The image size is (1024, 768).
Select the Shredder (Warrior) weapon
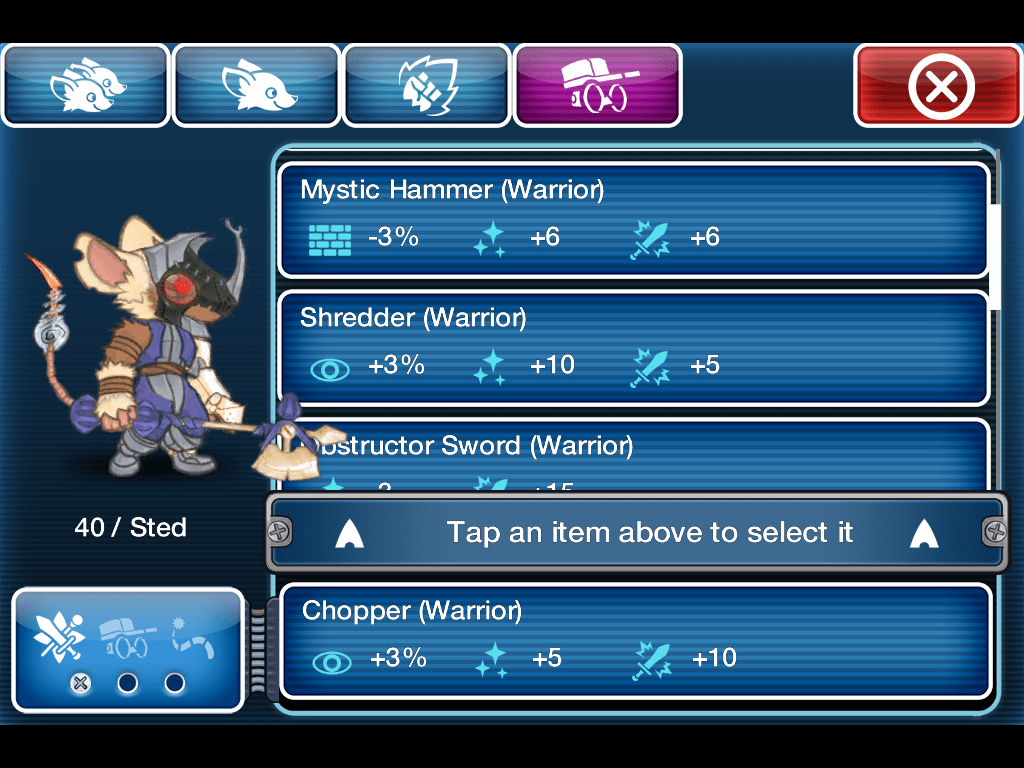click(x=632, y=347)
